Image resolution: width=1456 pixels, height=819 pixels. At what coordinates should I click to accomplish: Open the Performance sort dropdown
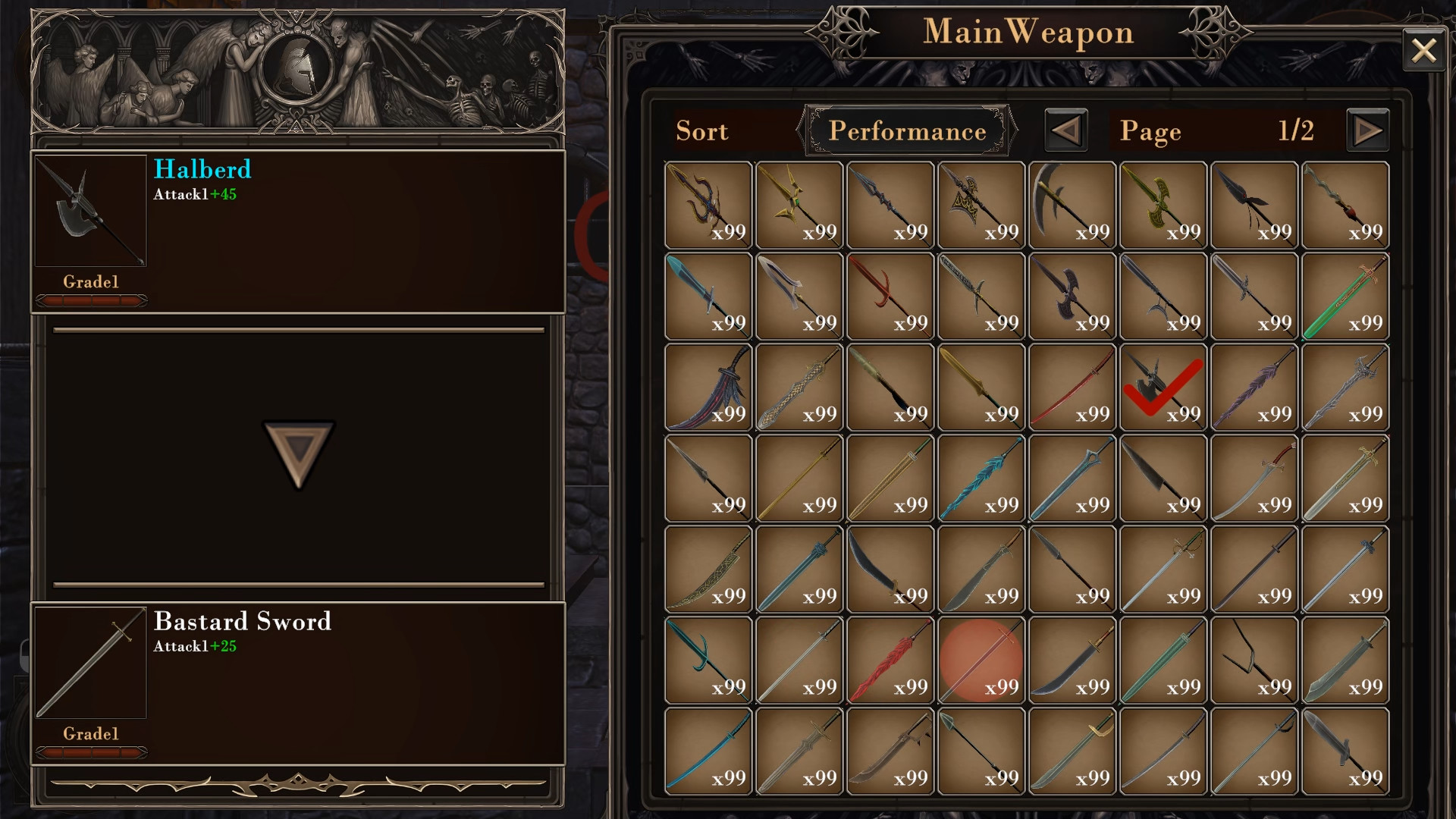click(x=908, y=130)
